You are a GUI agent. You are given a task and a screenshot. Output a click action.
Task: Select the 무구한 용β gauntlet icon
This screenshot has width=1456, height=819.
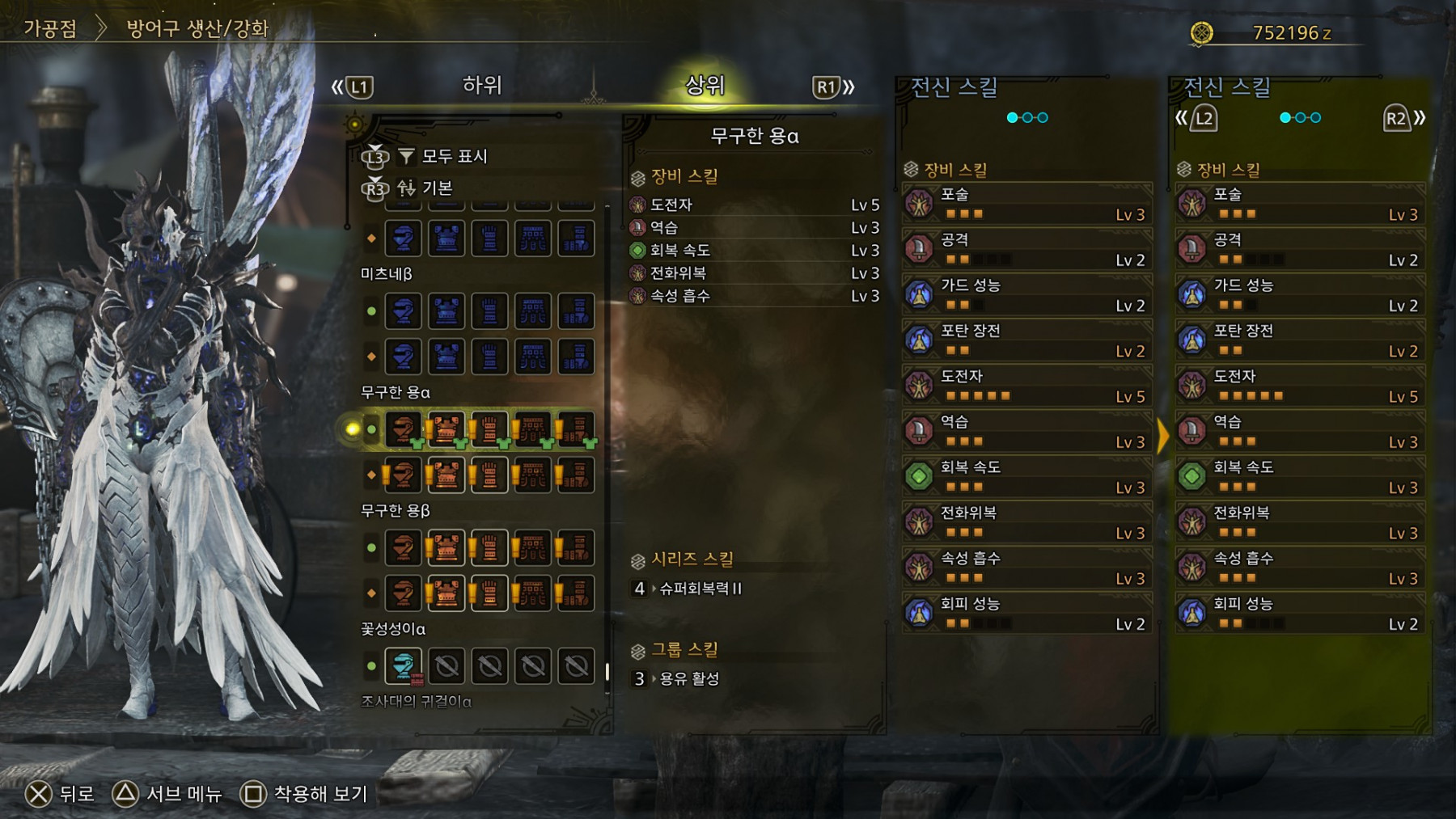pos(489,547)
